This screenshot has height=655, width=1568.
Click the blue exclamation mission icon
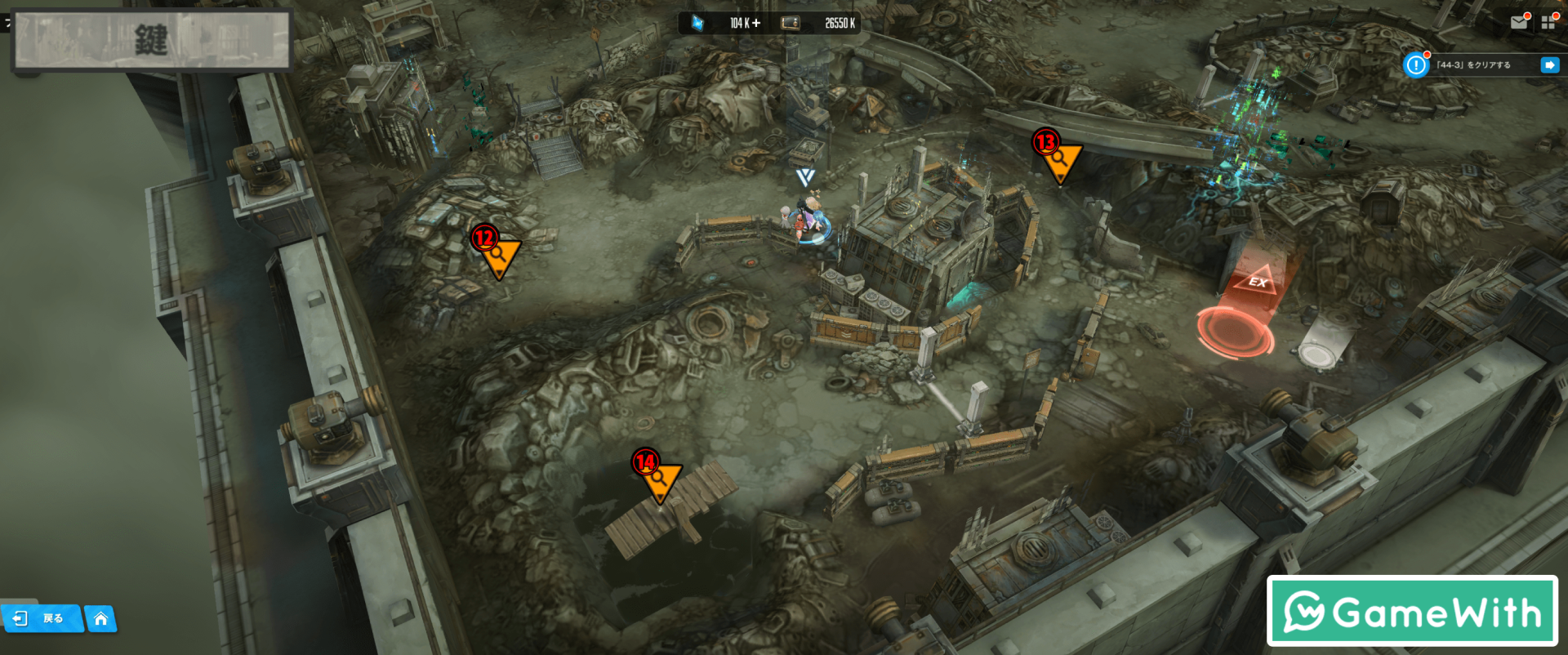tap(1415, 65)
